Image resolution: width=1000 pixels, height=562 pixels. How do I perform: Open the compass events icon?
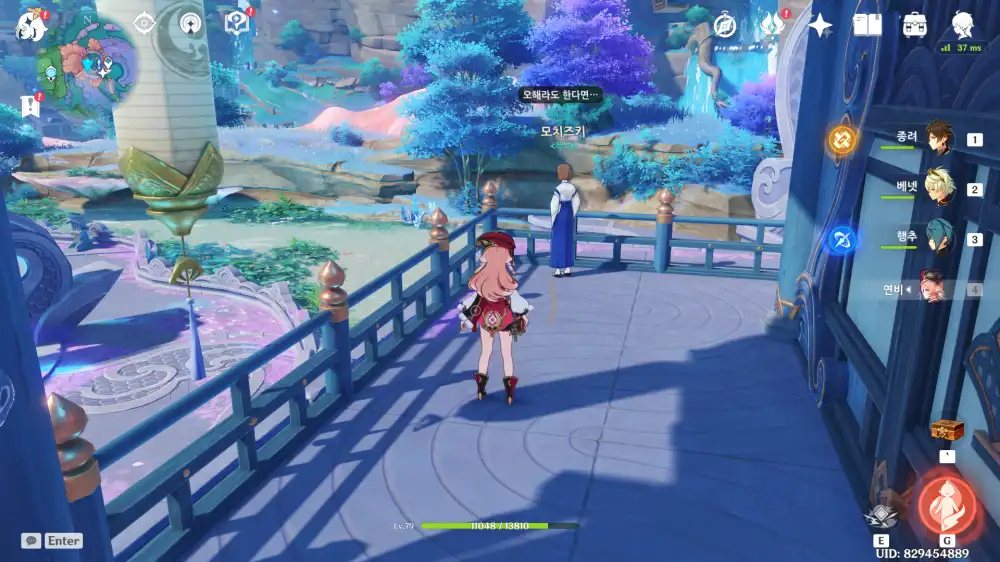(724, 25)
